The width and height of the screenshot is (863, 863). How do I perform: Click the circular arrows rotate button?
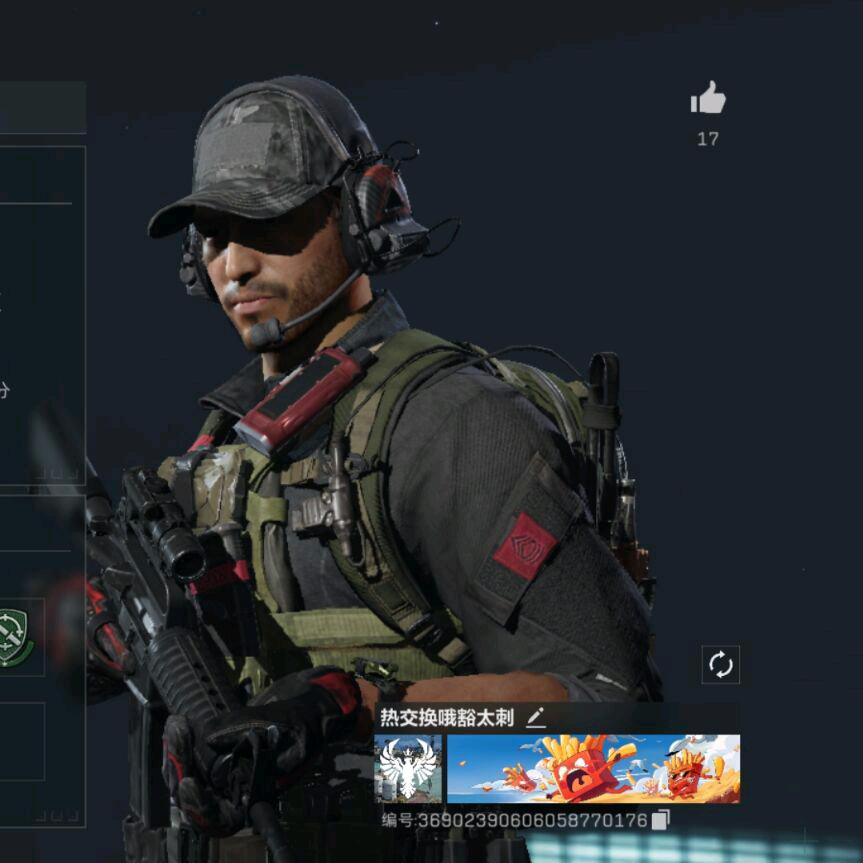pos(721,664)
